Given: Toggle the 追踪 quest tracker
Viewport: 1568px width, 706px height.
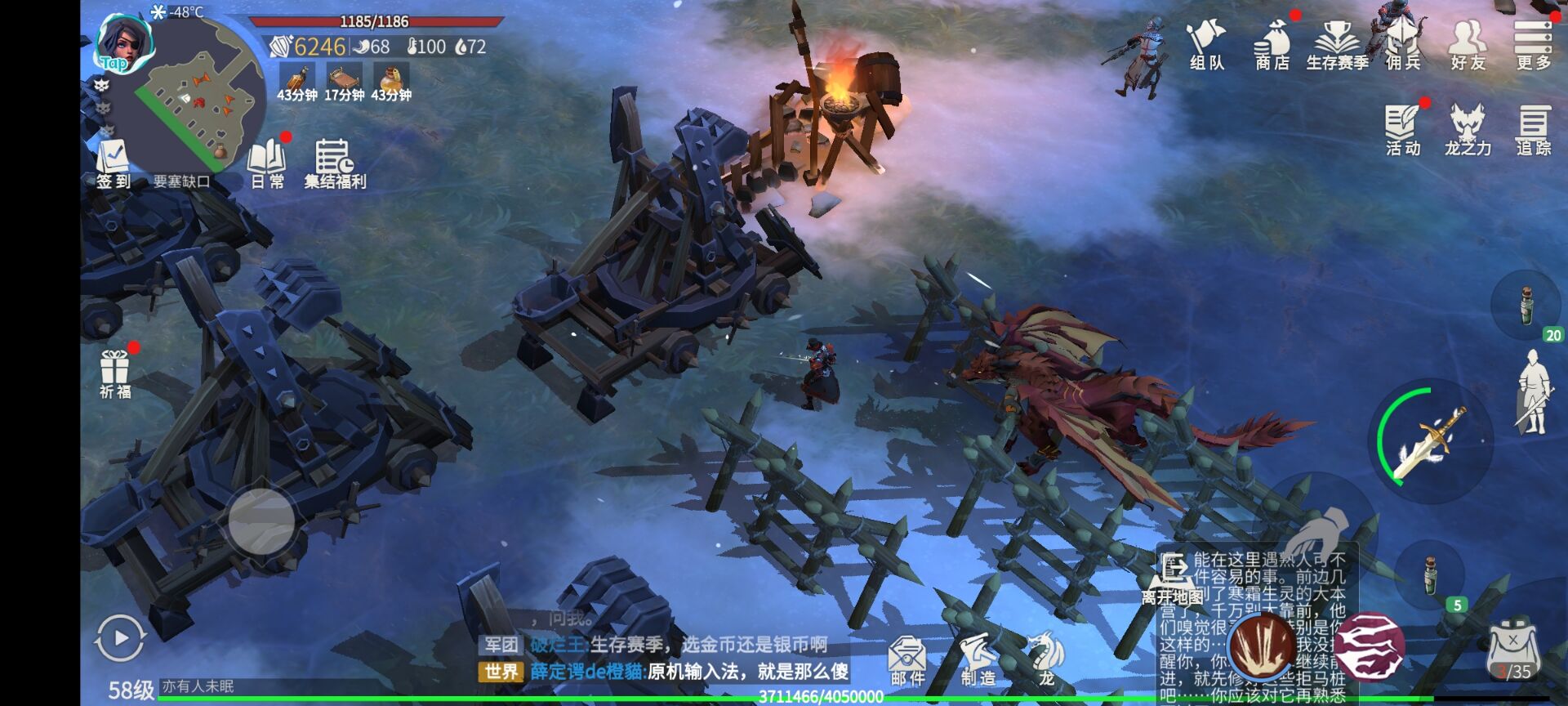Looking at the screenshot, I should click(x=1533, y=130).
